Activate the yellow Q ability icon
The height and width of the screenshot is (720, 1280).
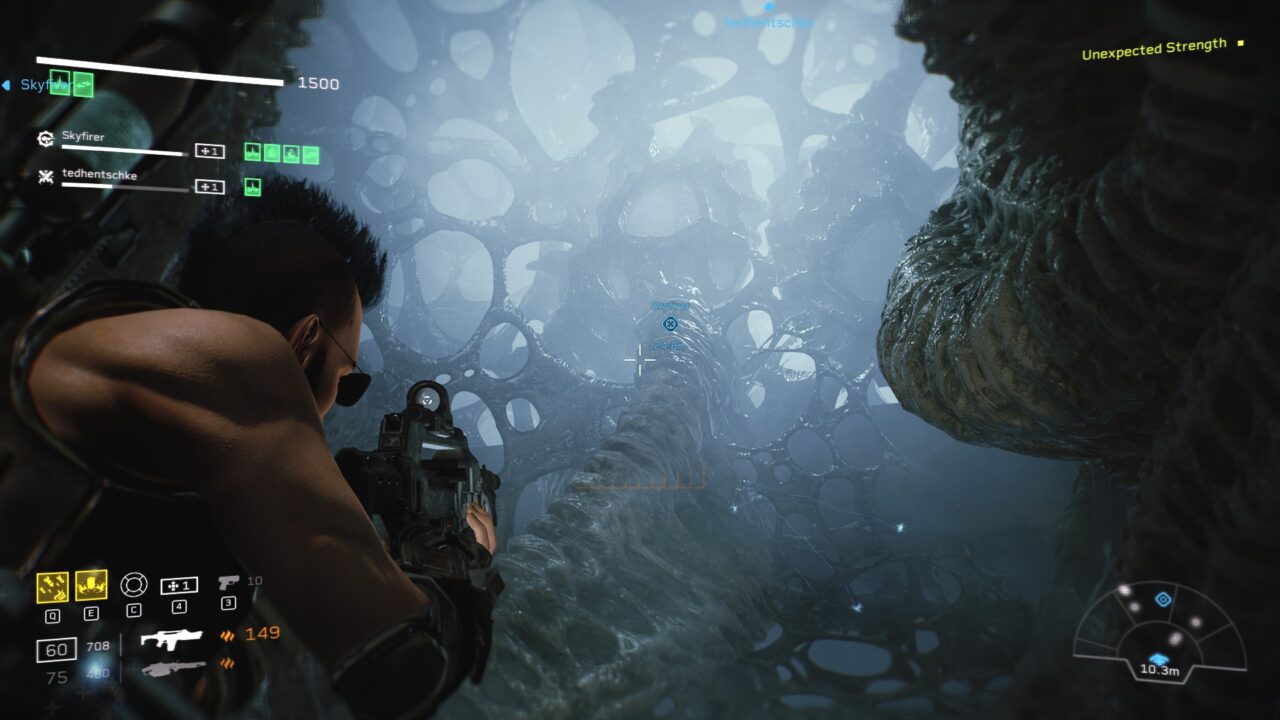52,586
